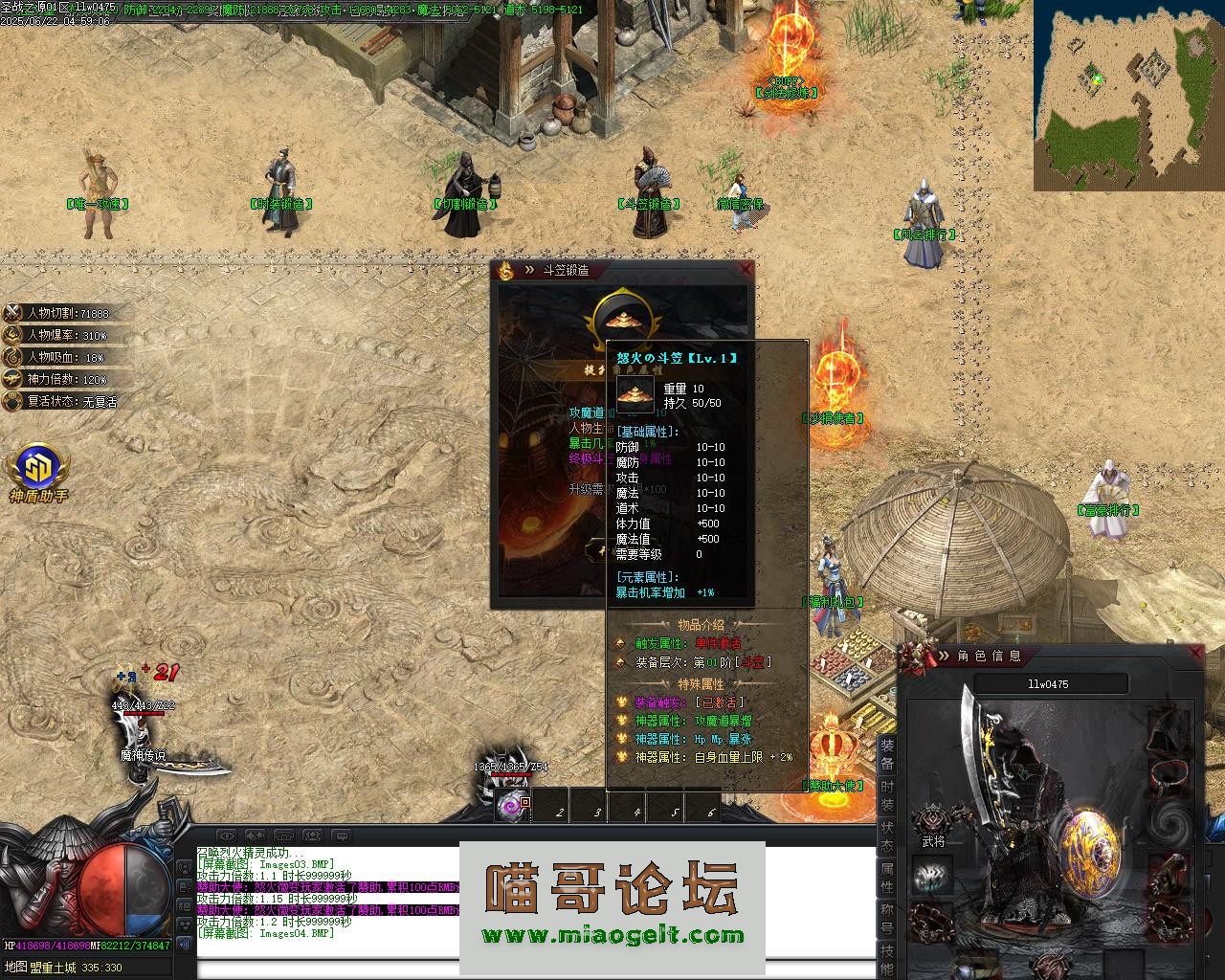Show the 状态 status tab
The width and height of the screenshot is (1225, 980).
pos(887,836)
